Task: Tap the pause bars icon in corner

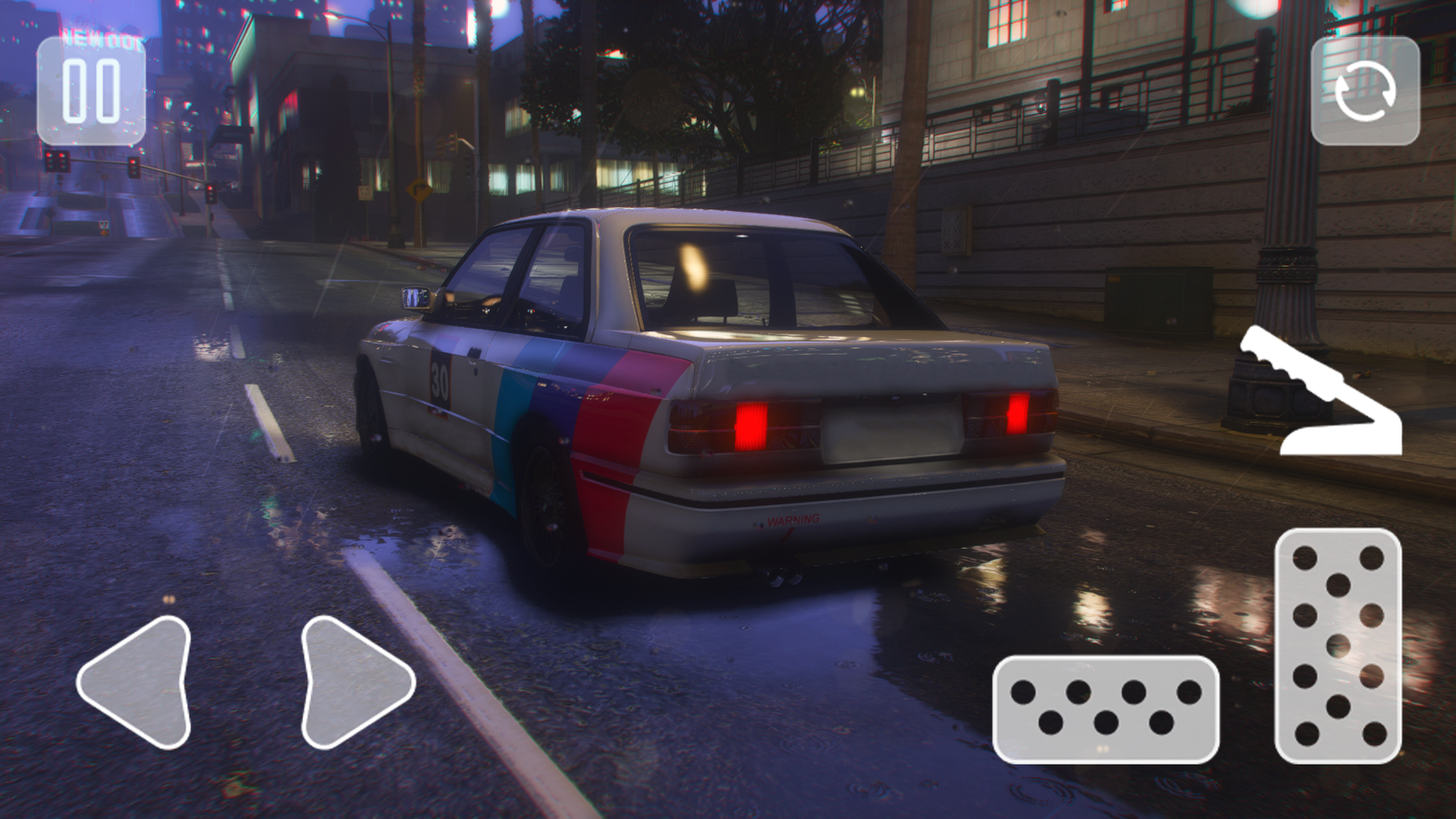Action: 91,93
